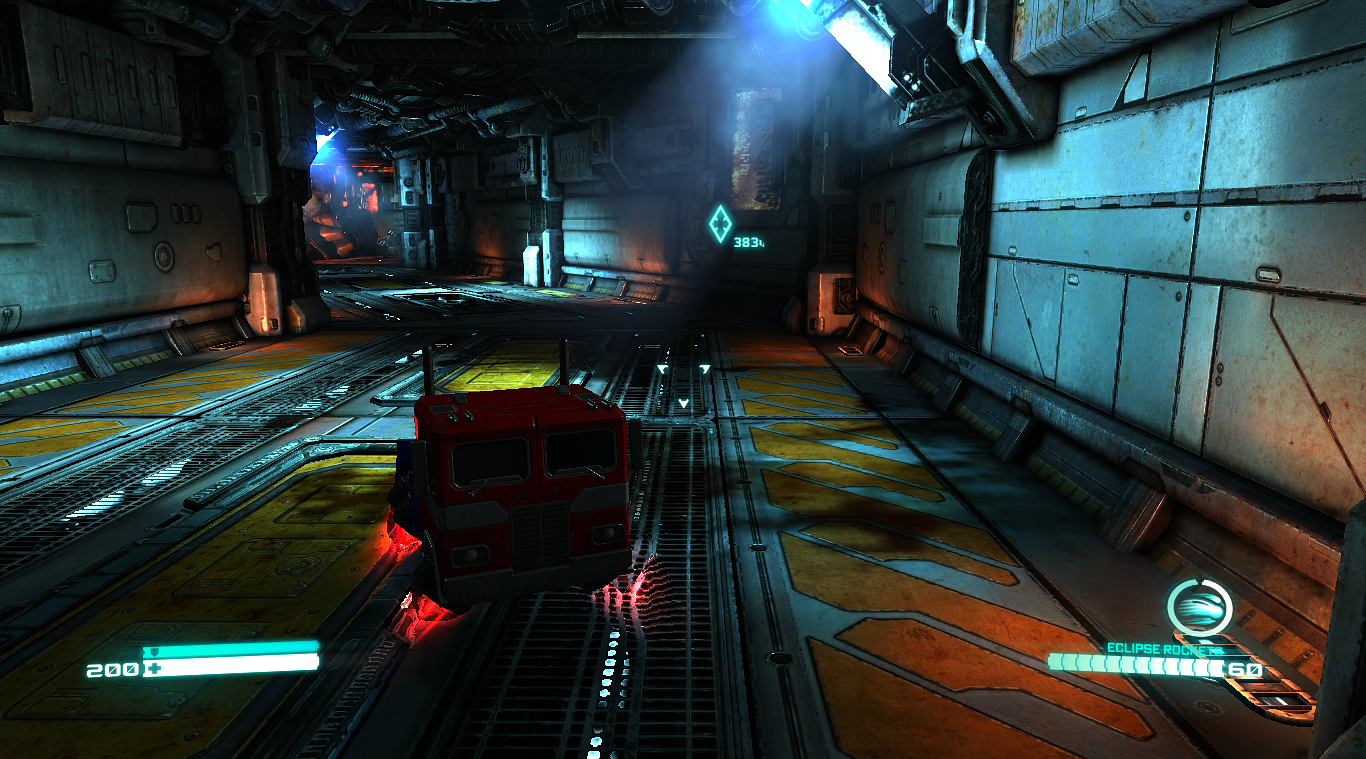Image resolution: width=1366 pixels, height=759 pixels.
Task: Expand the ECLIPSE ROCKETS weapon label
Action: [x=1165, y=647]
